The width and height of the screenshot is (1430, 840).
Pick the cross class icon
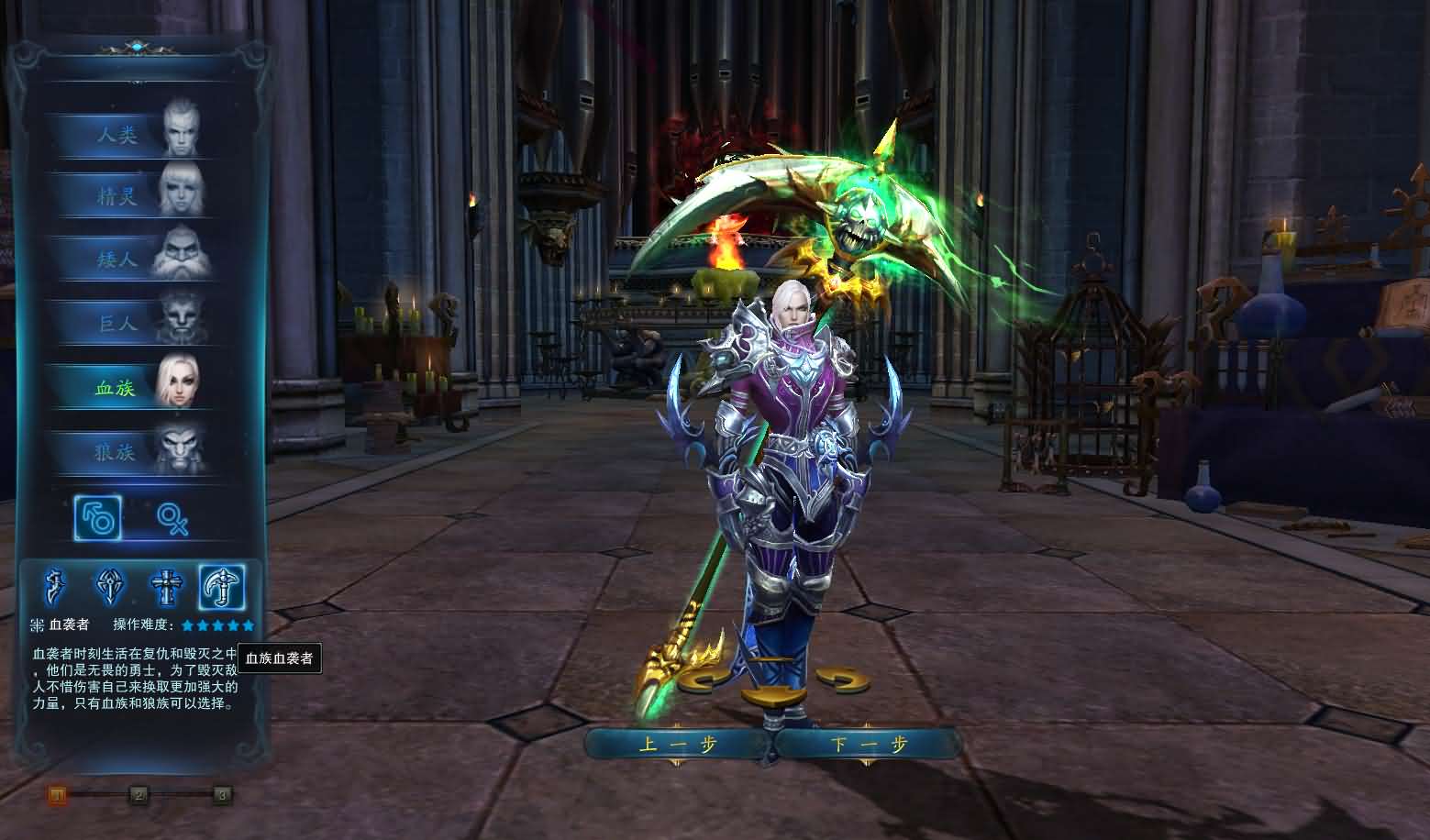click(166, 587)
